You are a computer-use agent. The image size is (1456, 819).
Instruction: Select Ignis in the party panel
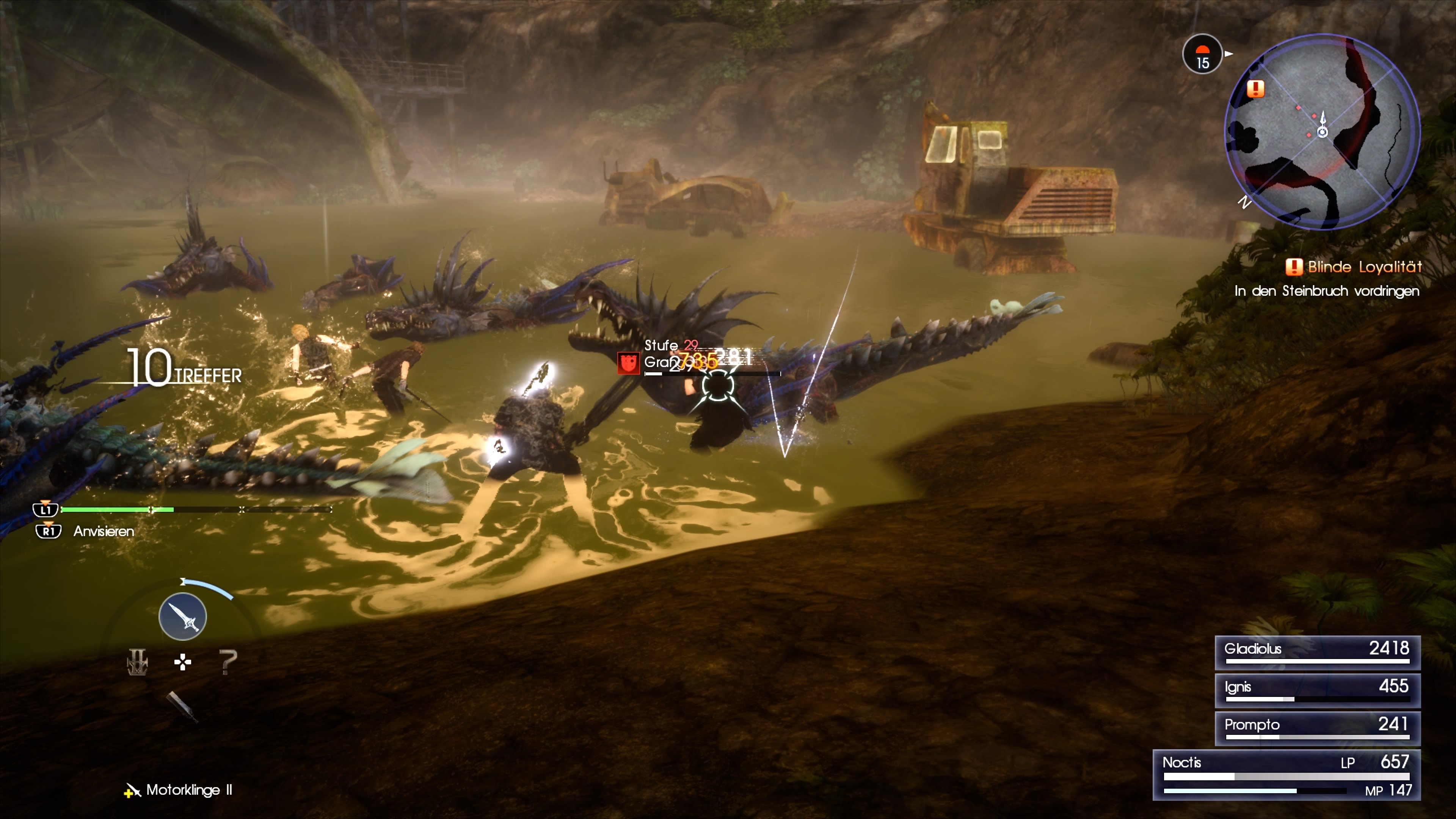point(1317,690)
